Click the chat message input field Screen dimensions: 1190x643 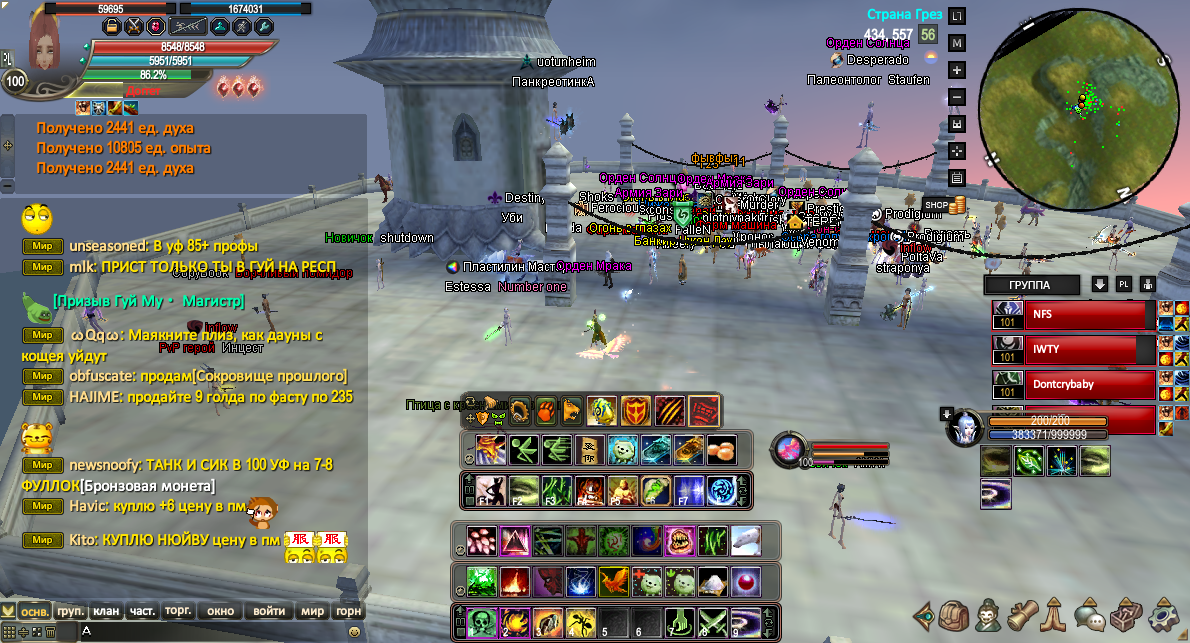[210, 632]
